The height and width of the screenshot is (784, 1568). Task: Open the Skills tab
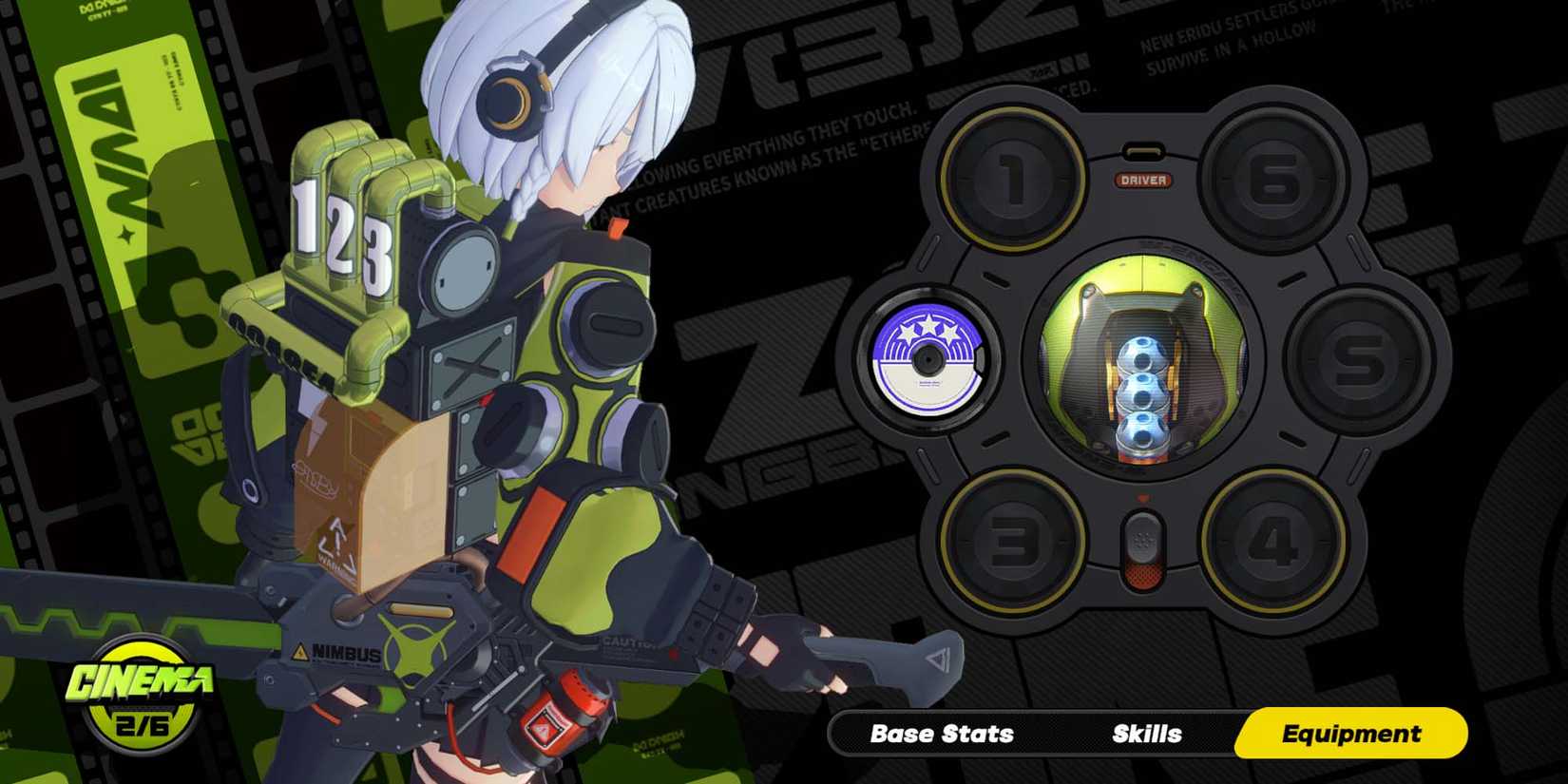tap(1145, 734)
